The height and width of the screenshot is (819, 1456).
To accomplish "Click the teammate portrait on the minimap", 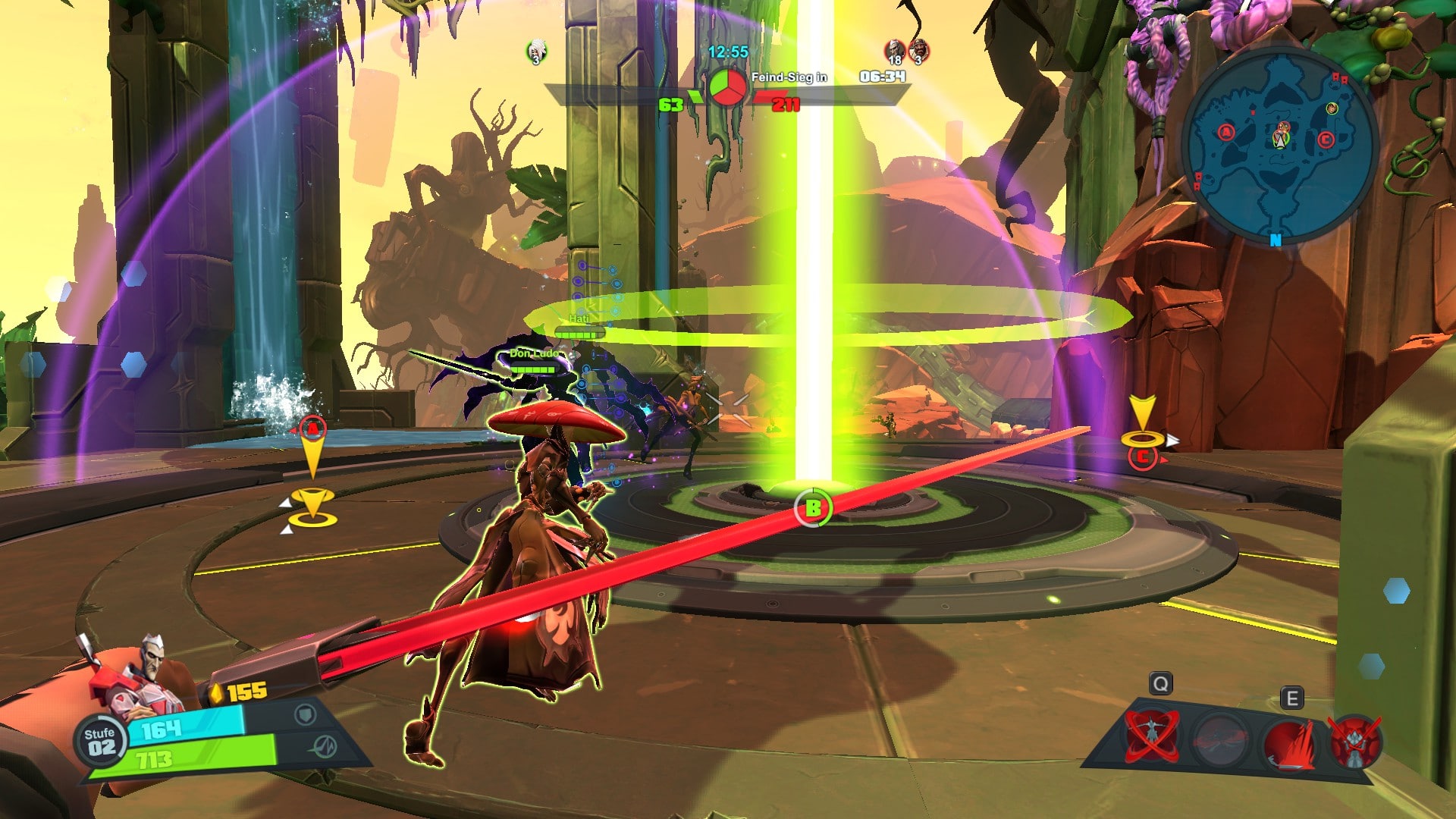I will [1332, 109].
